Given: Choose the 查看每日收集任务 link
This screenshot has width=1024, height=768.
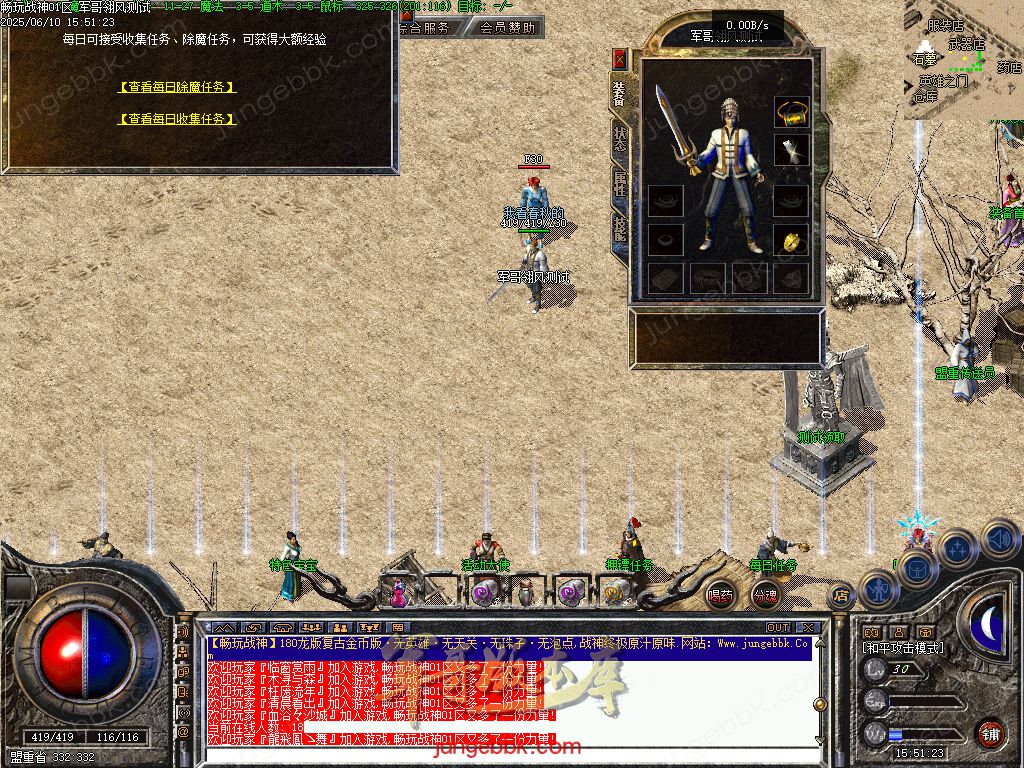Looking at the screenshot, I should (177, 119).
